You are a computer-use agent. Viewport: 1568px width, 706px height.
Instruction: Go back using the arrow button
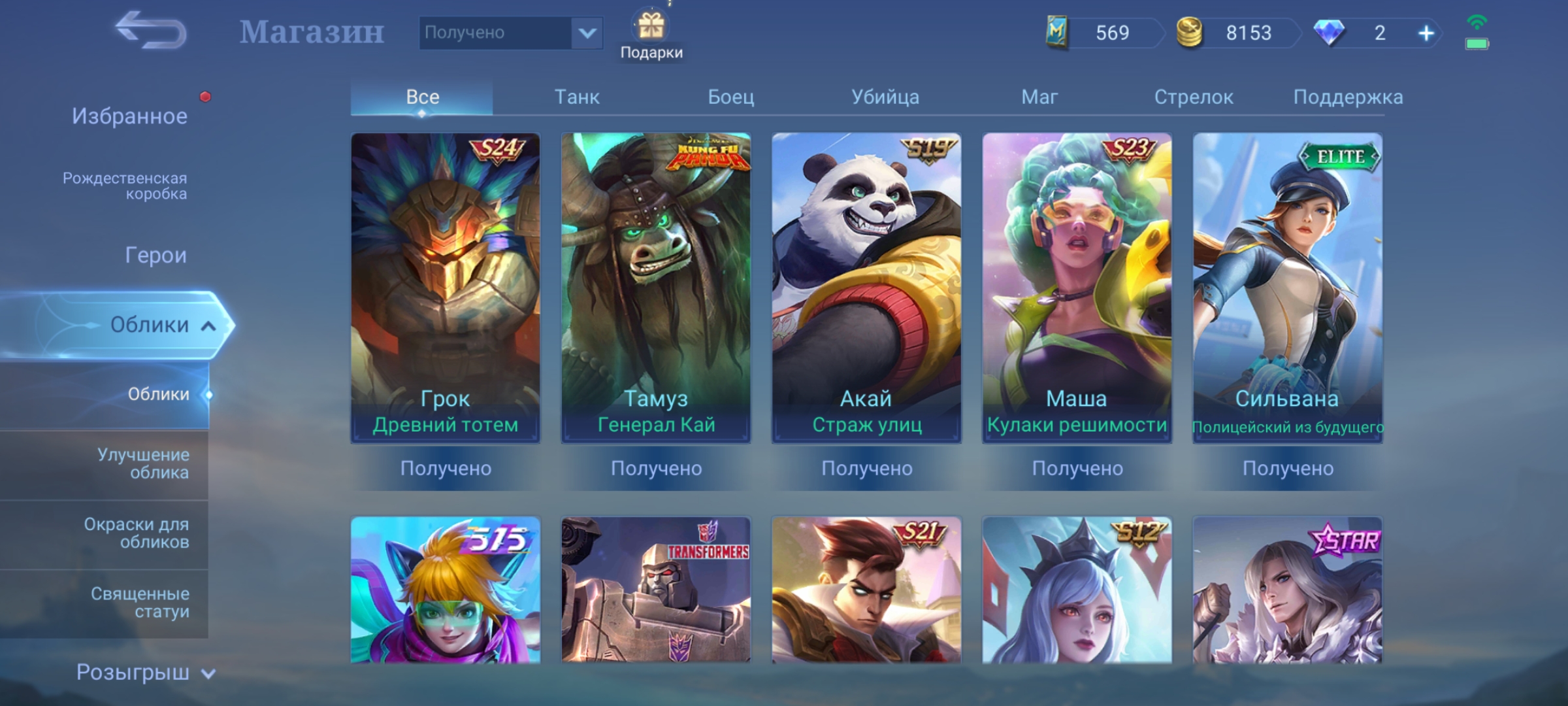coord(151,31)
